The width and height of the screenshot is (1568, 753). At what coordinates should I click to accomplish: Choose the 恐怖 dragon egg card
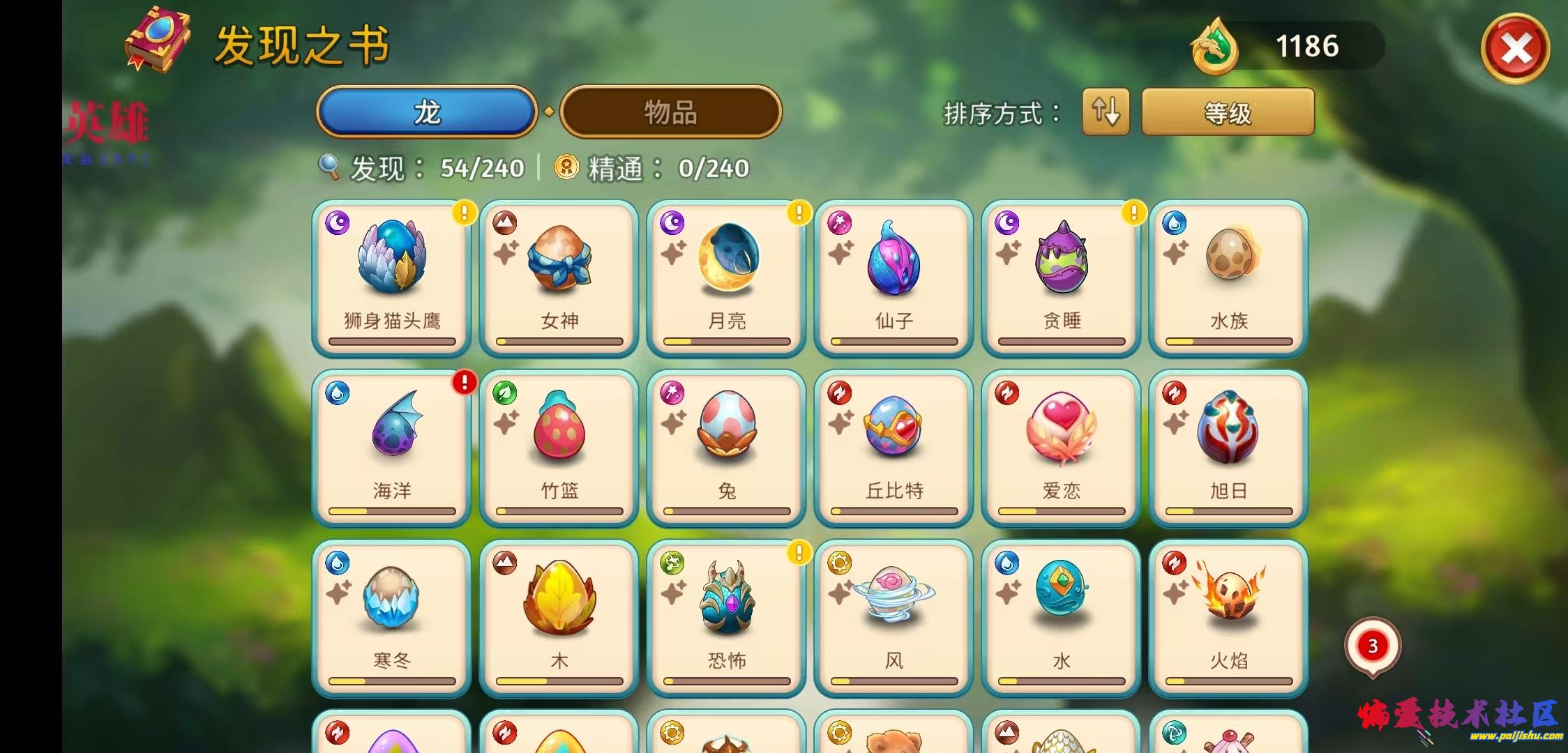coord(726,618)
